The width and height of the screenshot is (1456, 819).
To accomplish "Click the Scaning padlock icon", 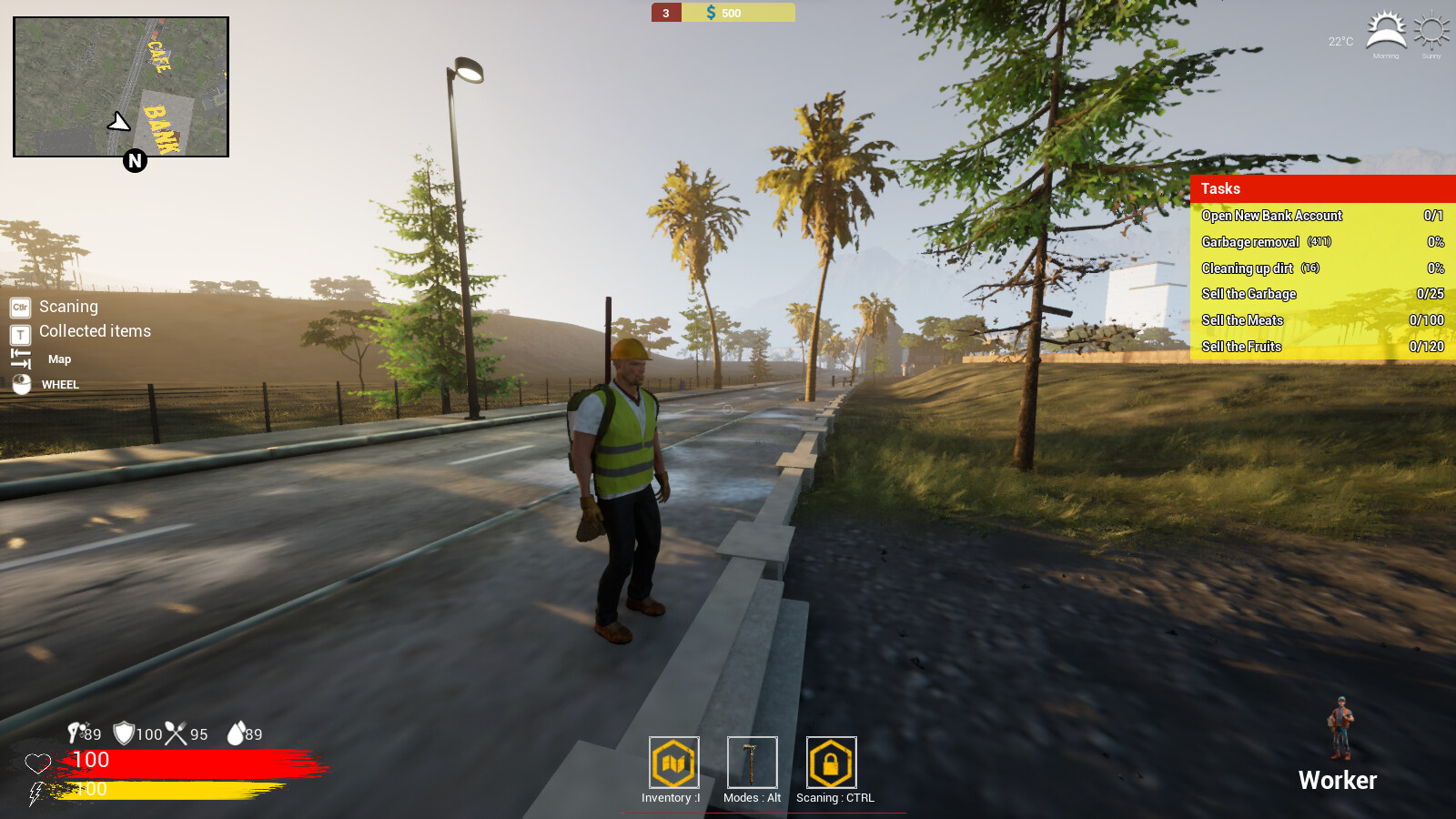I will click(x=829, y=763).
